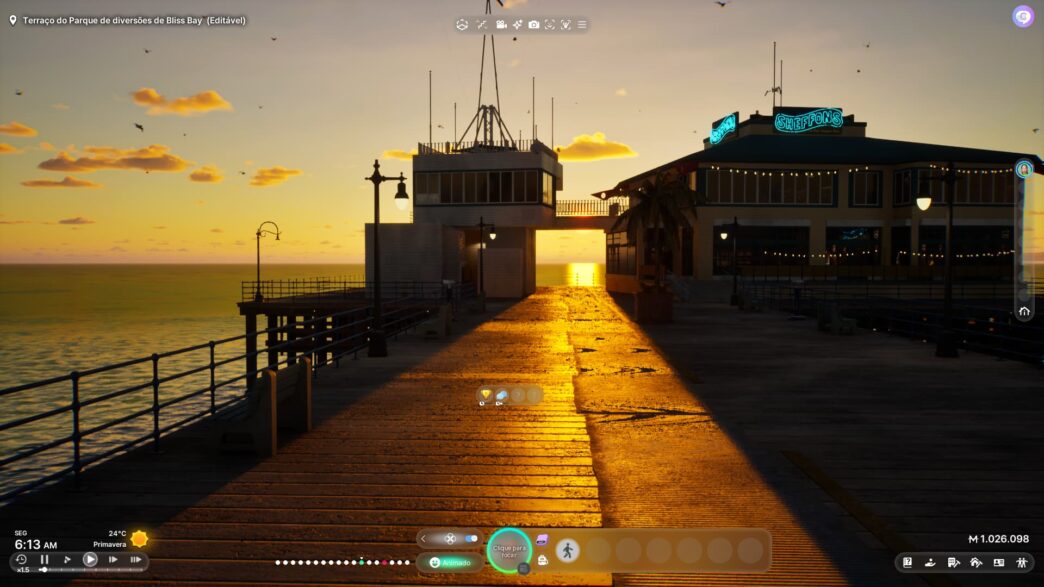The height and width of the screenshot is (587, 1044).
Task: Click the highlighted normal-speed play button
Action: (x=90, y=560)
